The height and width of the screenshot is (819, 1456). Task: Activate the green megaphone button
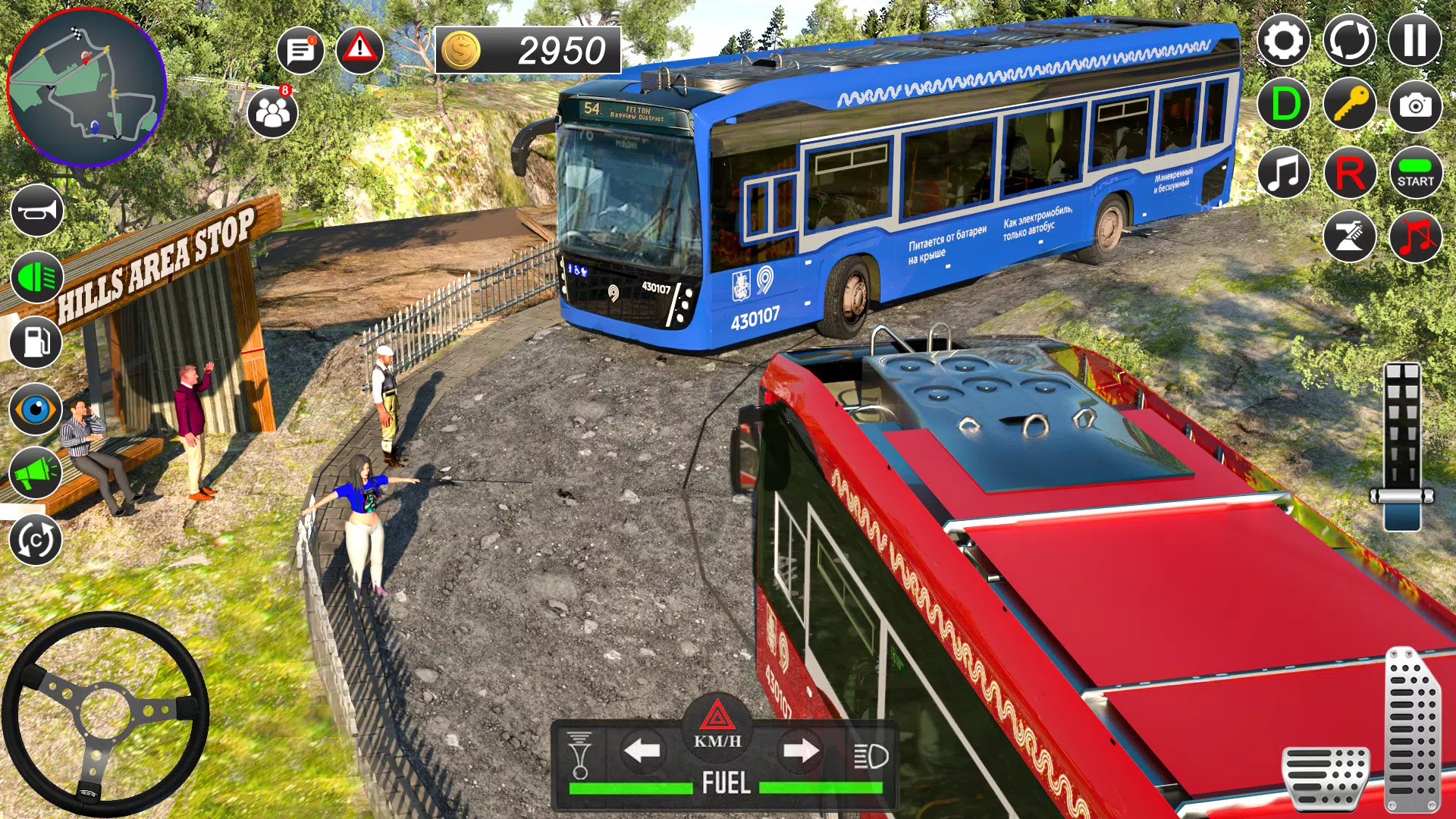click(x=36, y=473)
